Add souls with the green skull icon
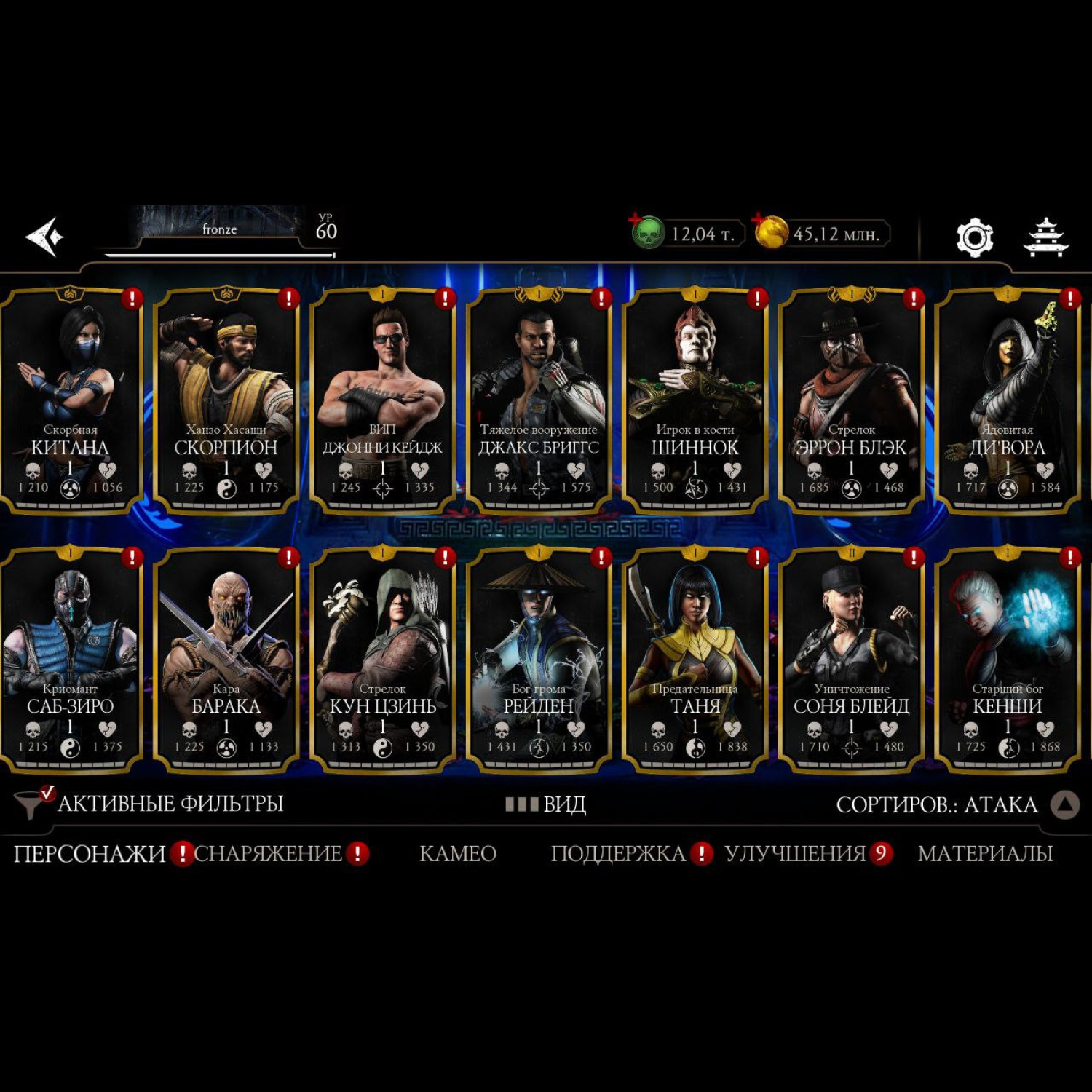Viewport: 1092px width, 1092px height. tap(646, 233)
